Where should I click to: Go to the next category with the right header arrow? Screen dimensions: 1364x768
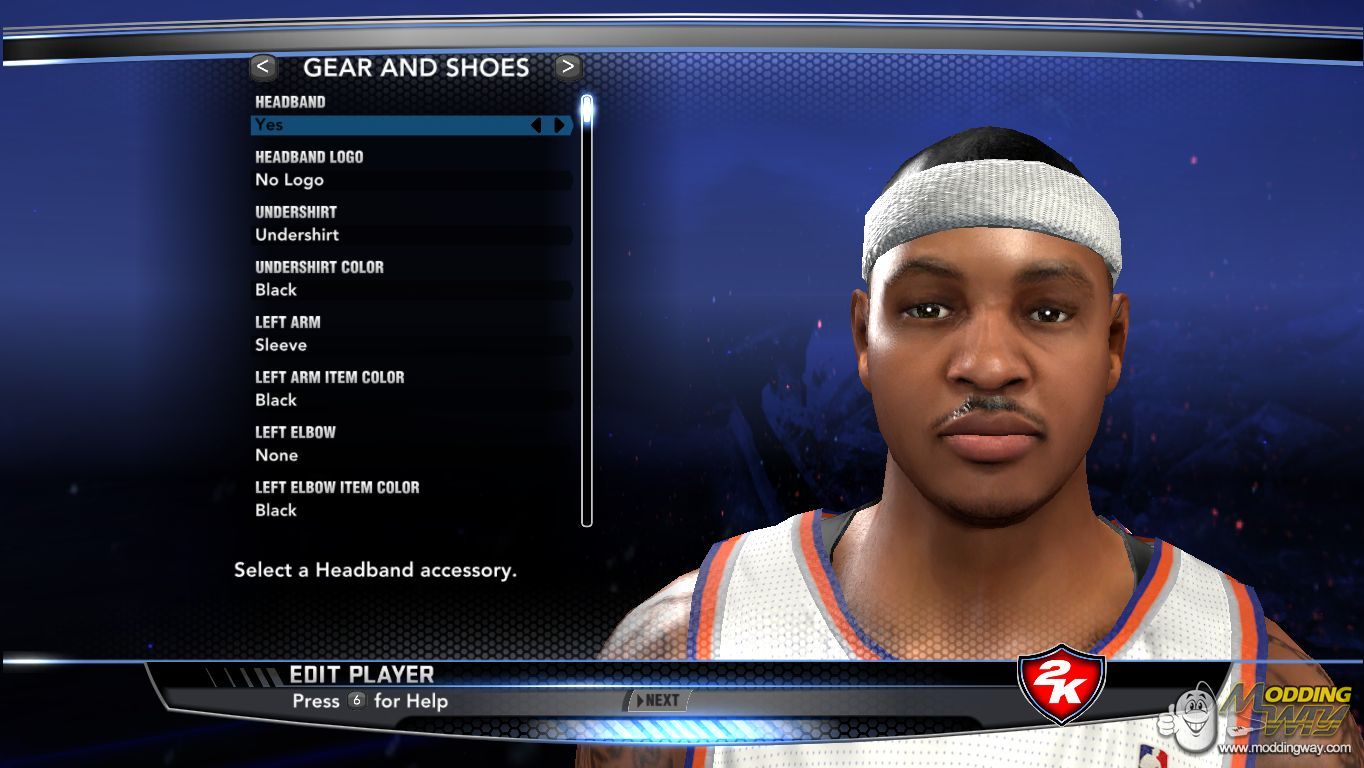(x=568, y=67)
